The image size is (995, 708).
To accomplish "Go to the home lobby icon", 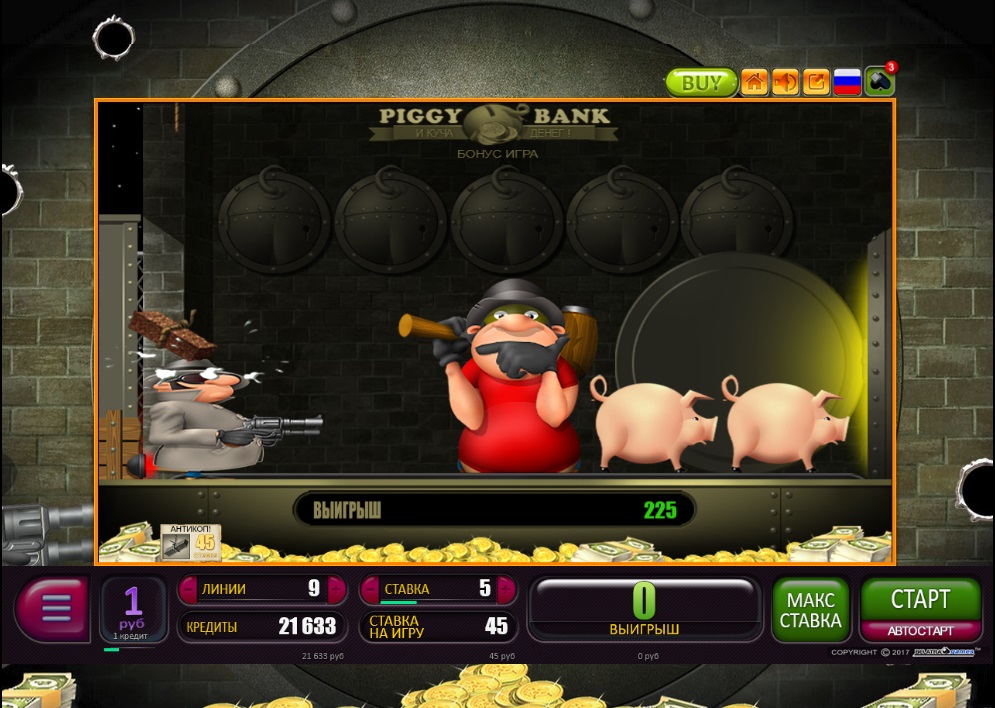I will 754,83.
